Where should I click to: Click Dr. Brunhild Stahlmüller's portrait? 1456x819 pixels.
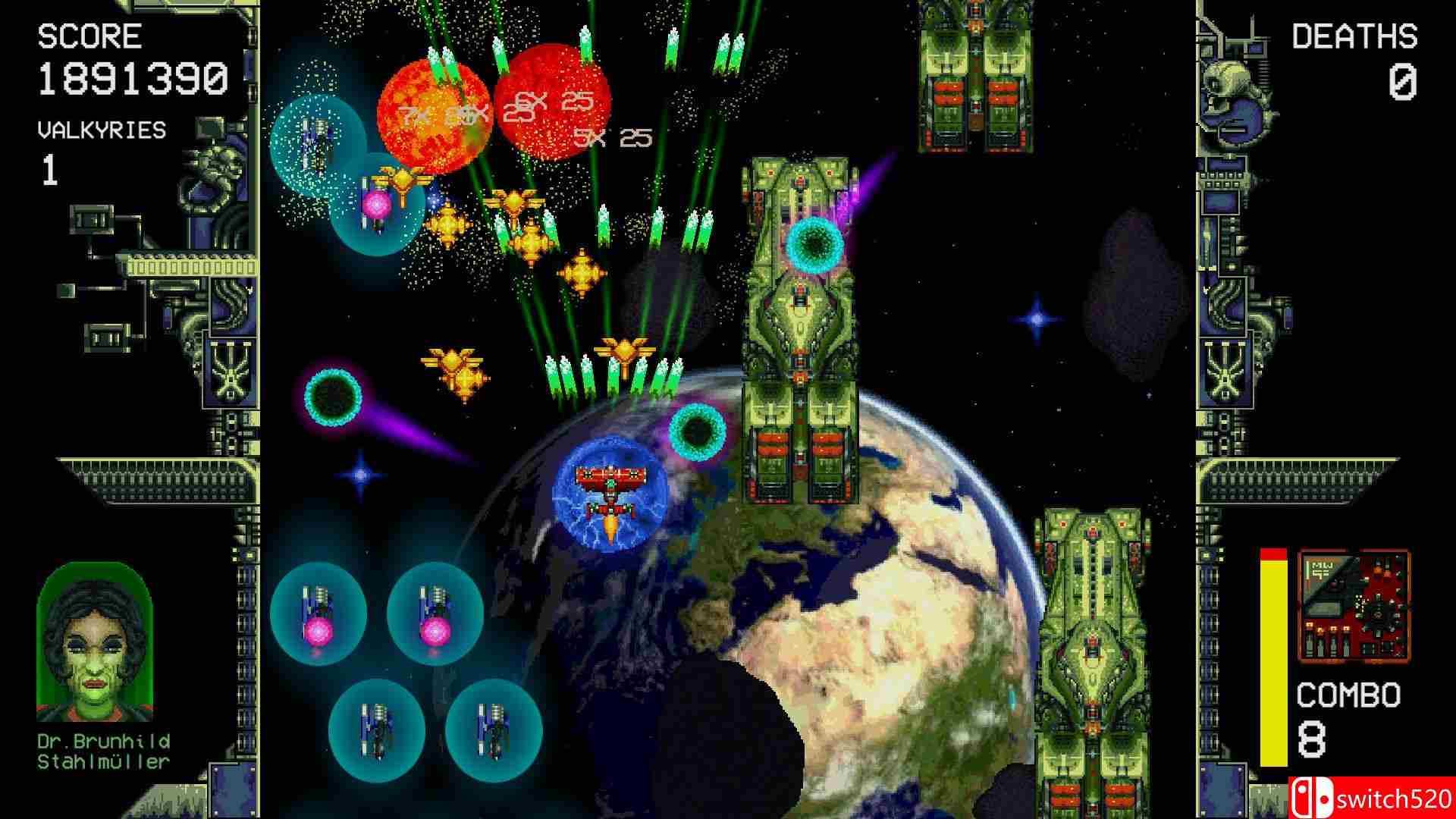[94, 643]
